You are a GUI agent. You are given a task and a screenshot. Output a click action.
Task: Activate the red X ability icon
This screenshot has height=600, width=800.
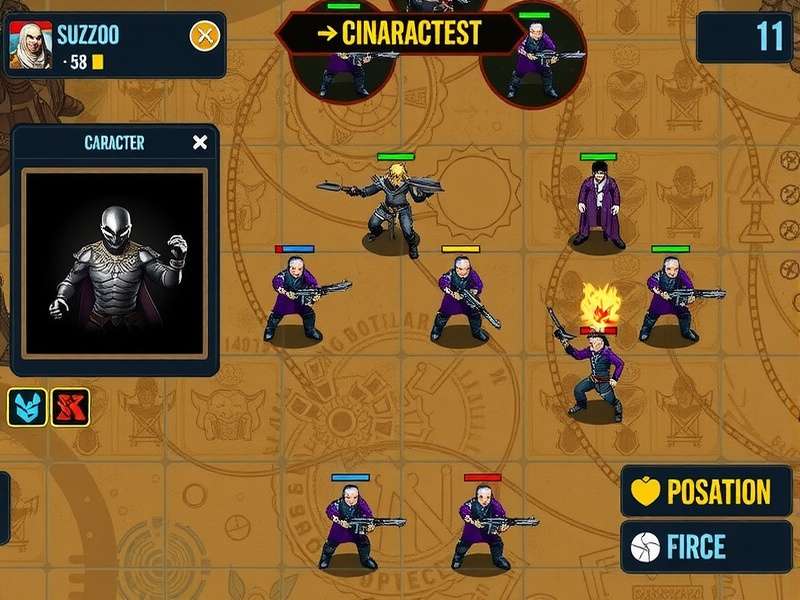[x=70, y=407]
